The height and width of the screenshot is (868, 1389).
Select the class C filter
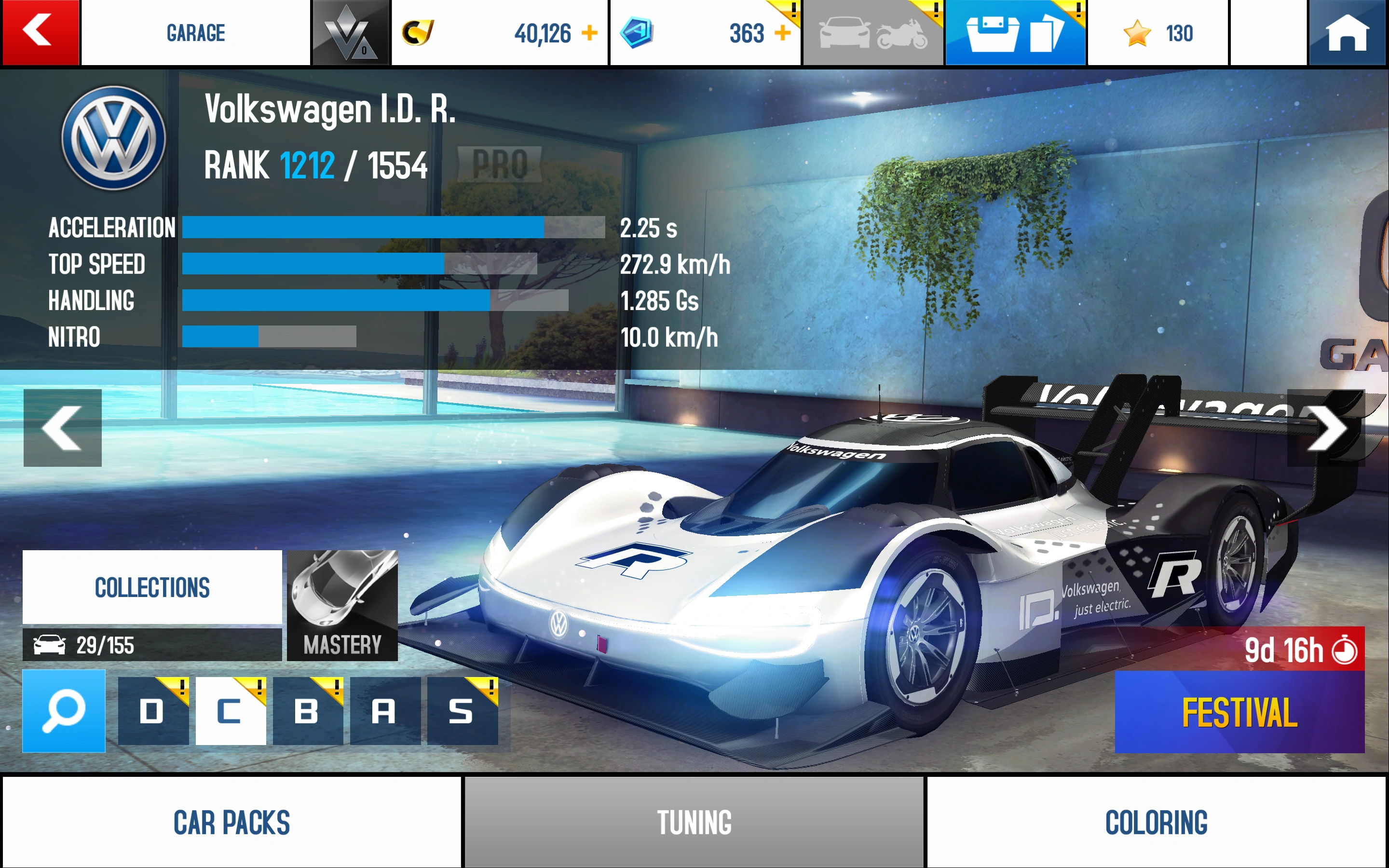pyautogui.click(x=230, y=711)
